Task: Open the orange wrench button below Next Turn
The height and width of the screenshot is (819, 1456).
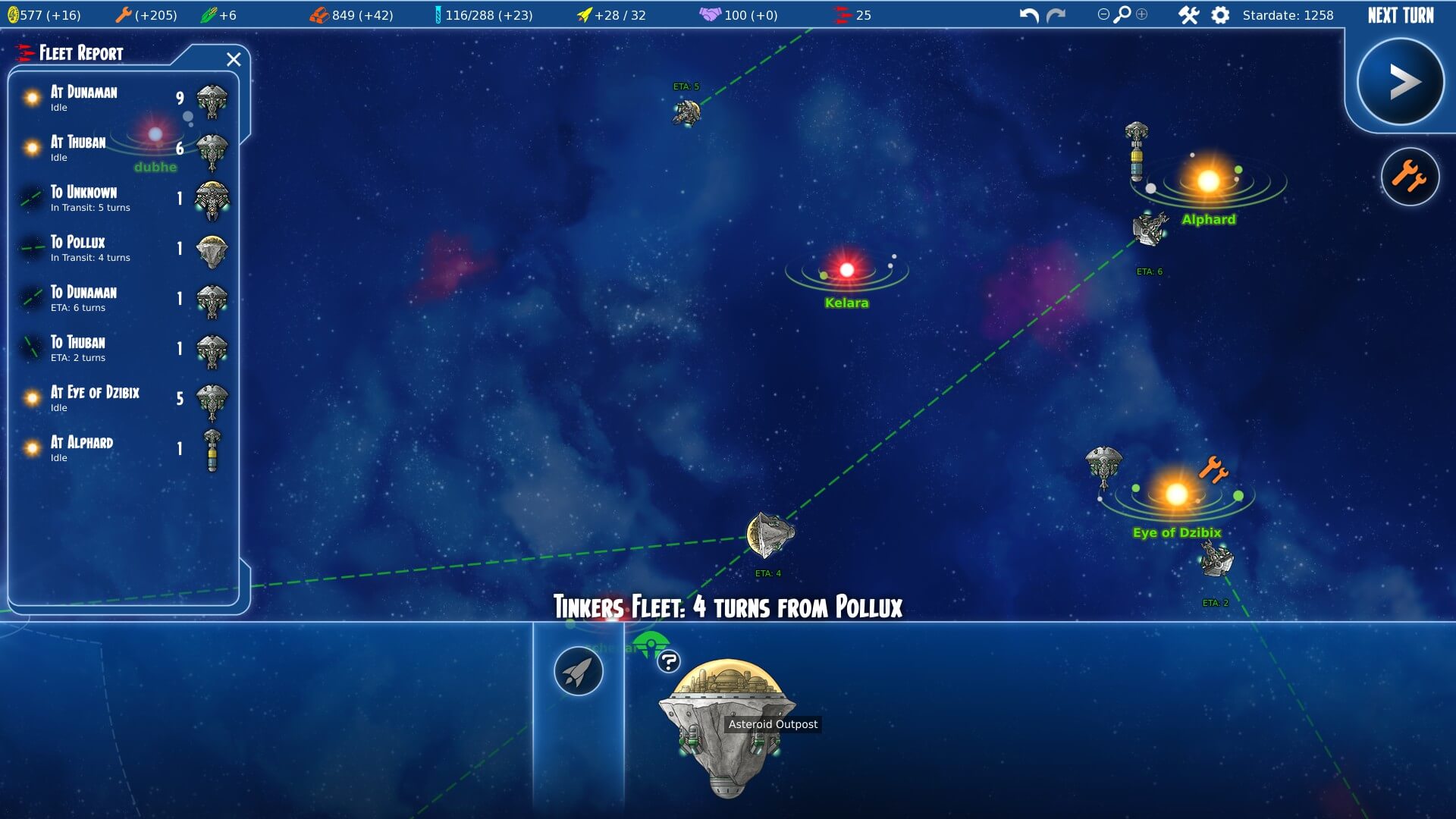Action: (x=1410, y=177)
